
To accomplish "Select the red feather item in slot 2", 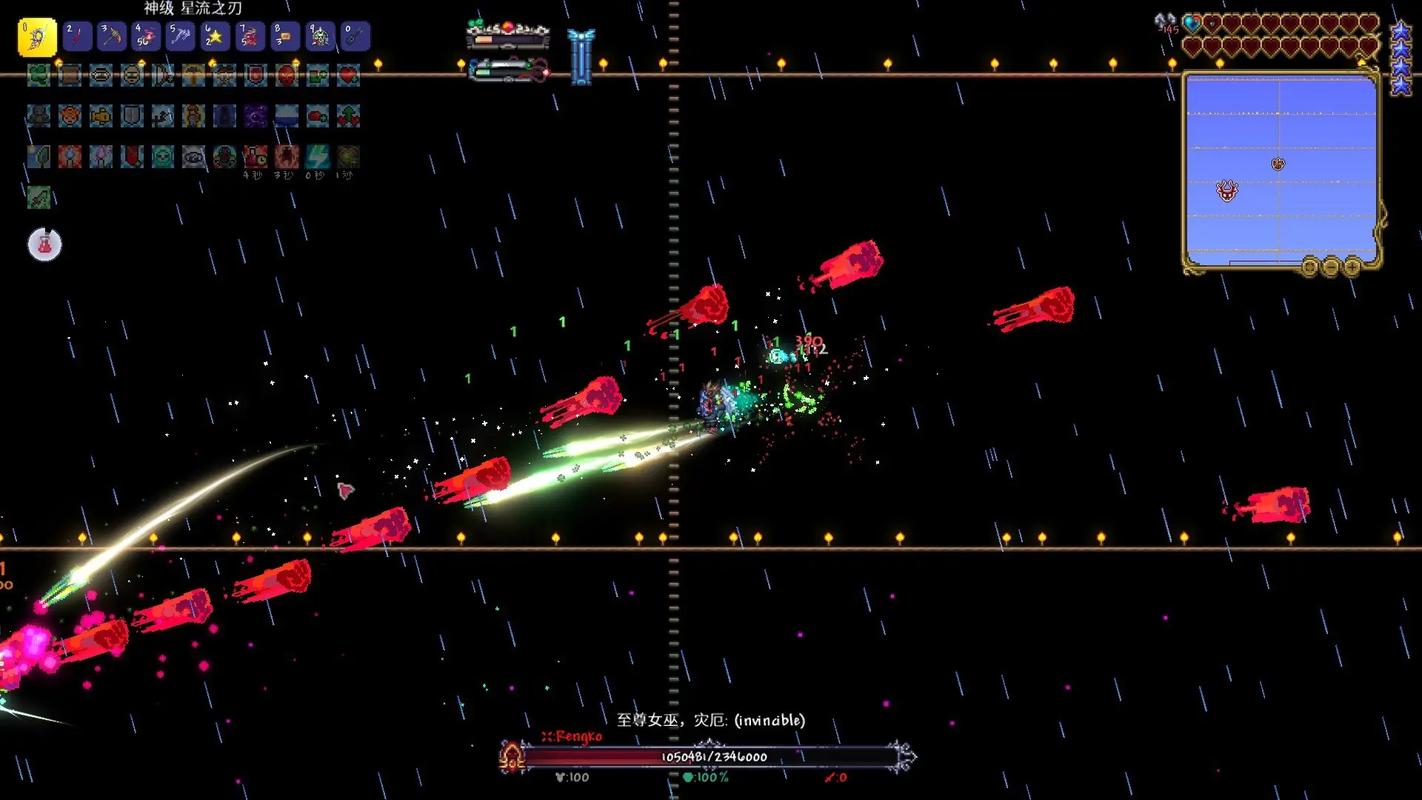I will tap(77, 37).
